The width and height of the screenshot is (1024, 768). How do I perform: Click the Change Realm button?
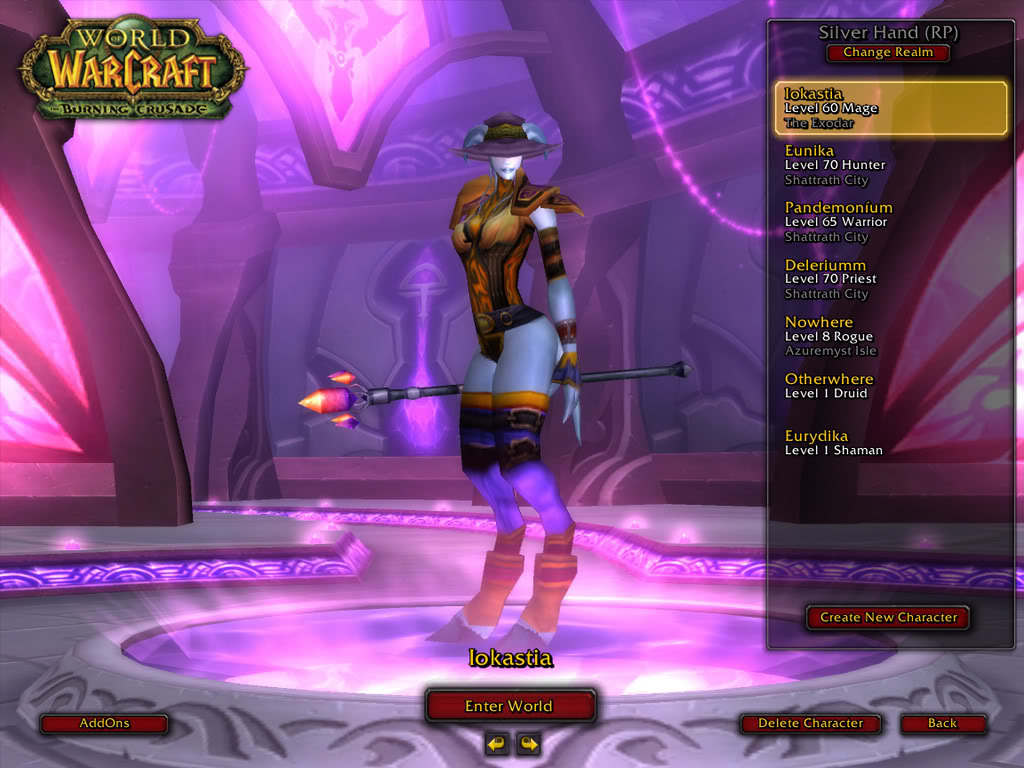888,53
